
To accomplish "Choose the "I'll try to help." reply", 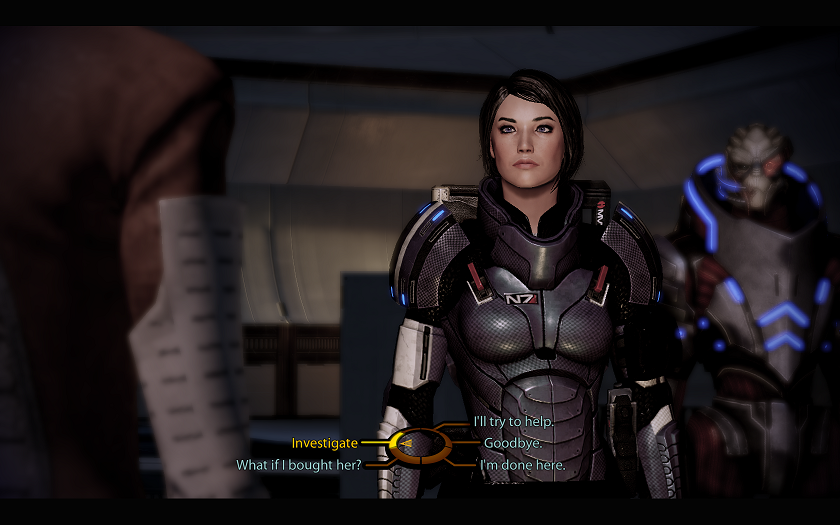I will point(513,422).
